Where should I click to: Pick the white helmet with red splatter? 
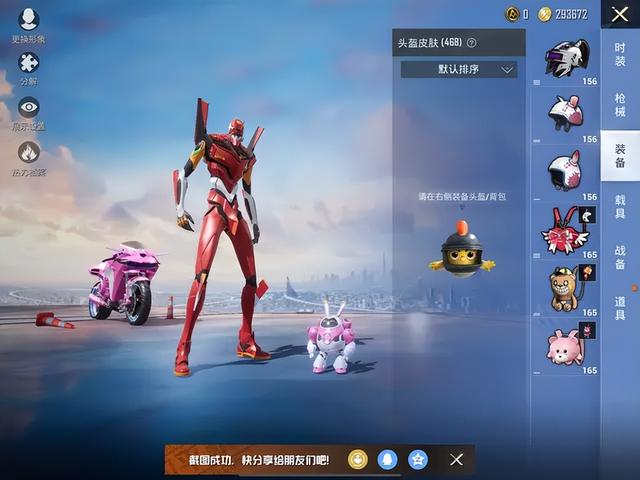pos(567,171)
